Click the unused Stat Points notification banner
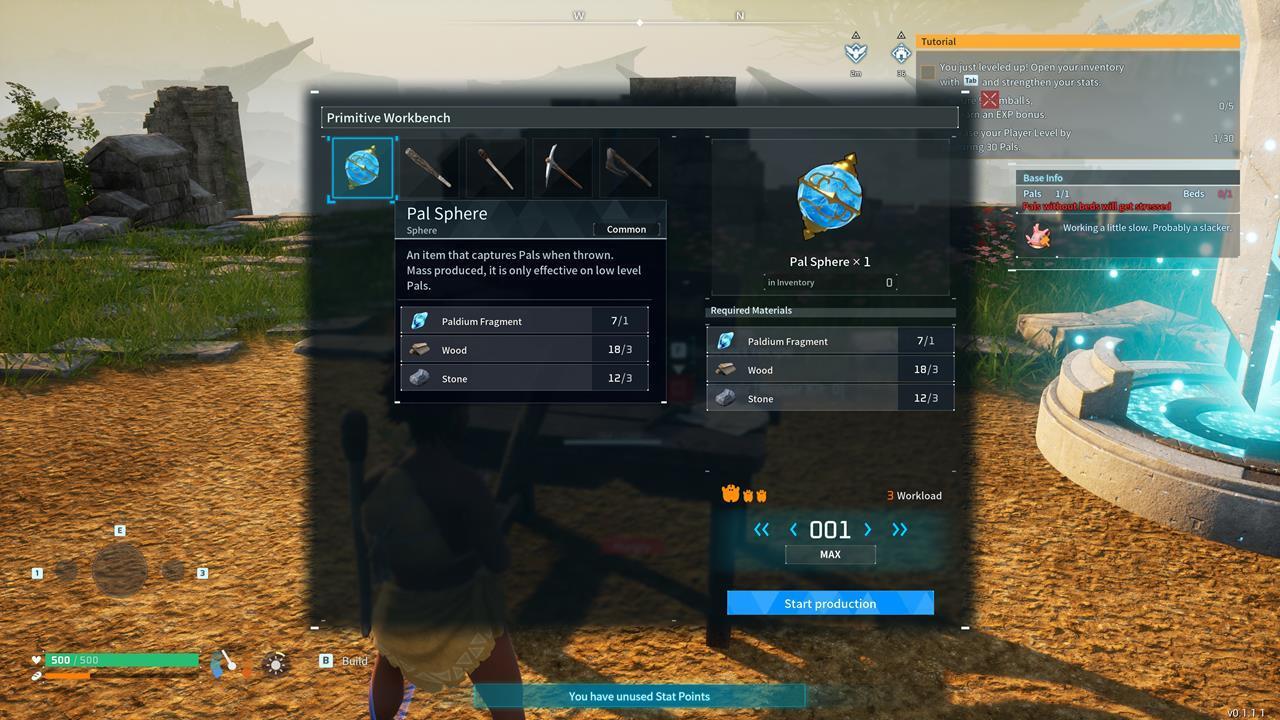Image resolution: width=1280 pixels, height=720 pixels. (x=639, y=696)
